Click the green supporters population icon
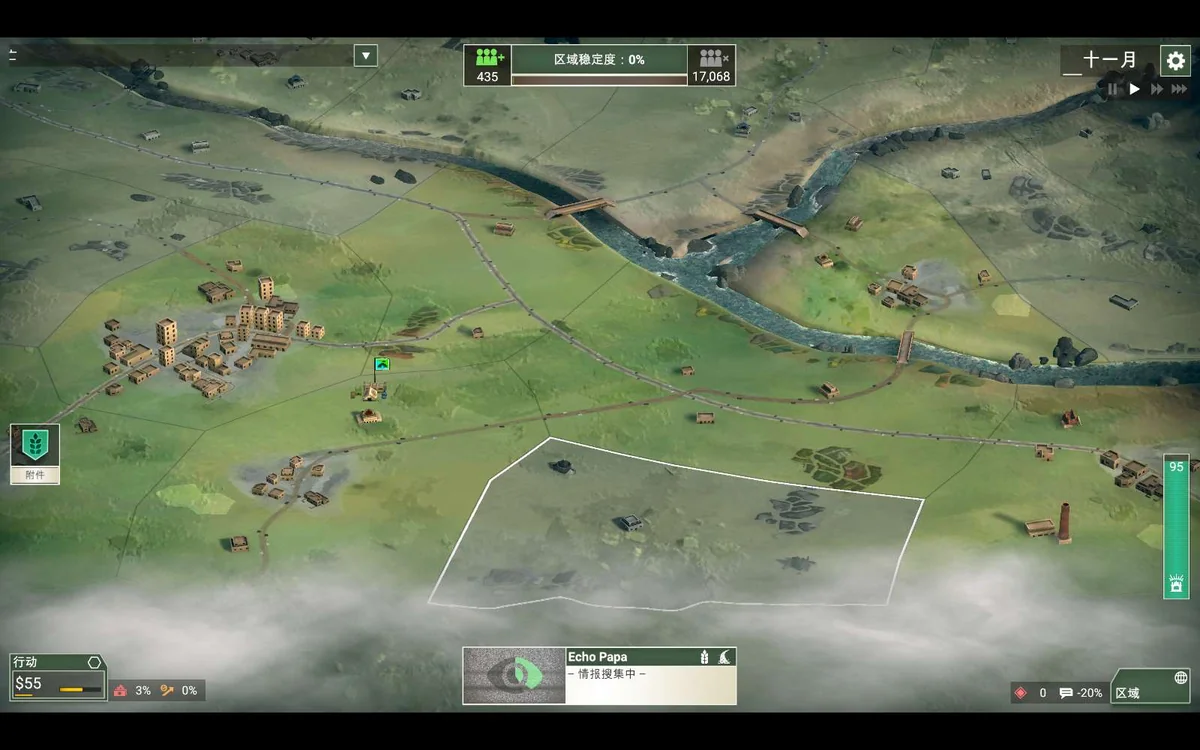Screen dimensions: 1200x750 [488, 59]
